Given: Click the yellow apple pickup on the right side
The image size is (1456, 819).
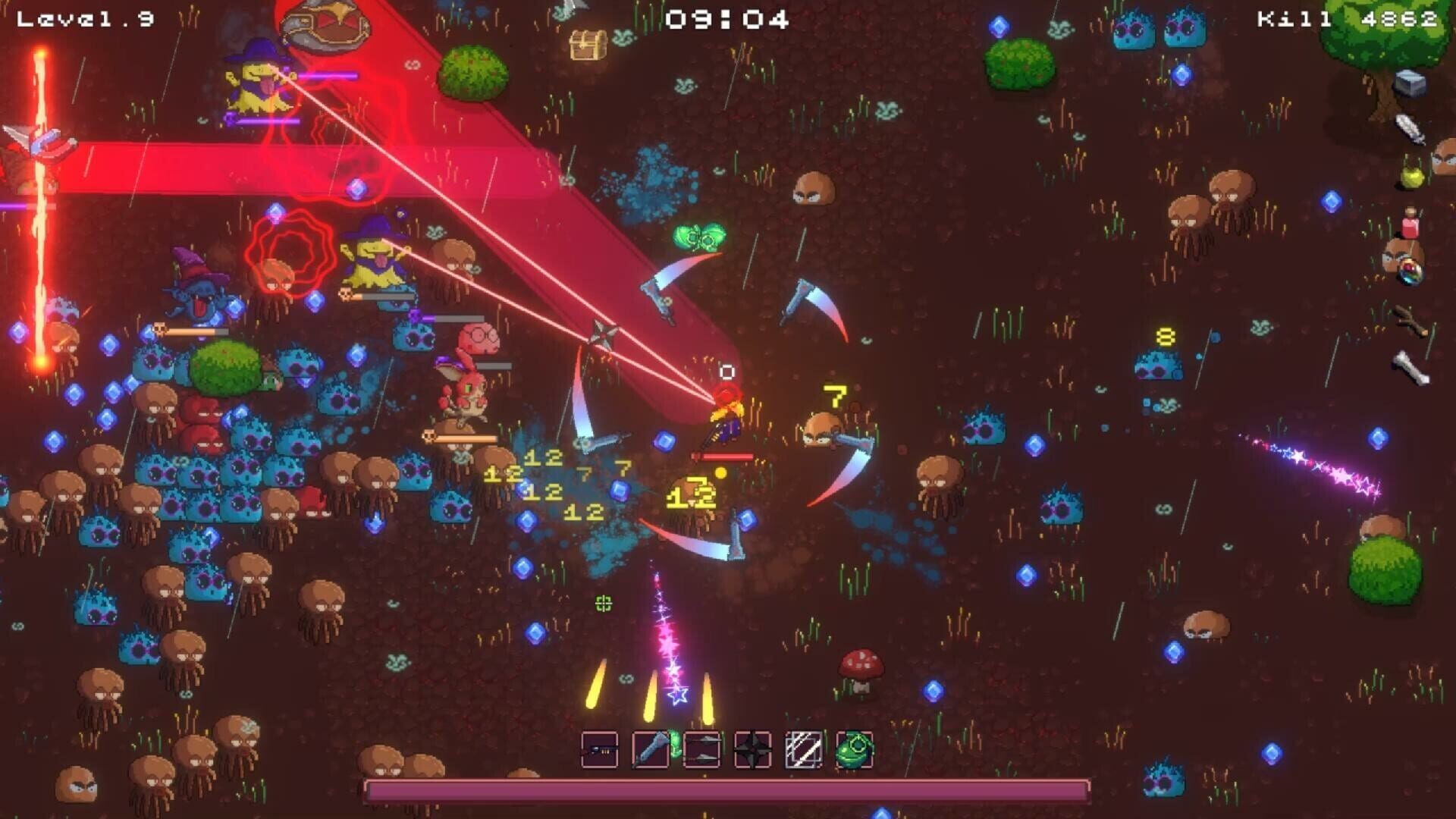Looking at the screenshot, I should tap(1410, 176).
